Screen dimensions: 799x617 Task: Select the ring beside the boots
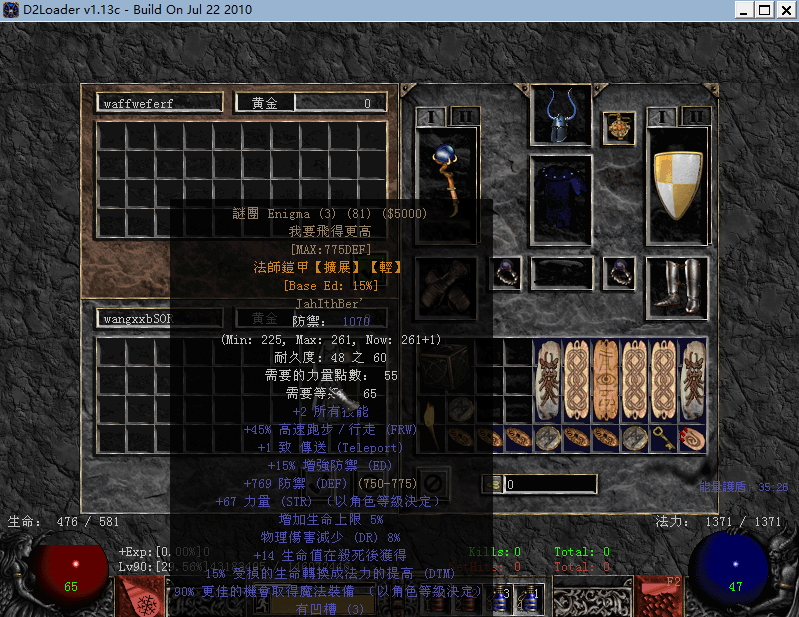pos(619,271)
